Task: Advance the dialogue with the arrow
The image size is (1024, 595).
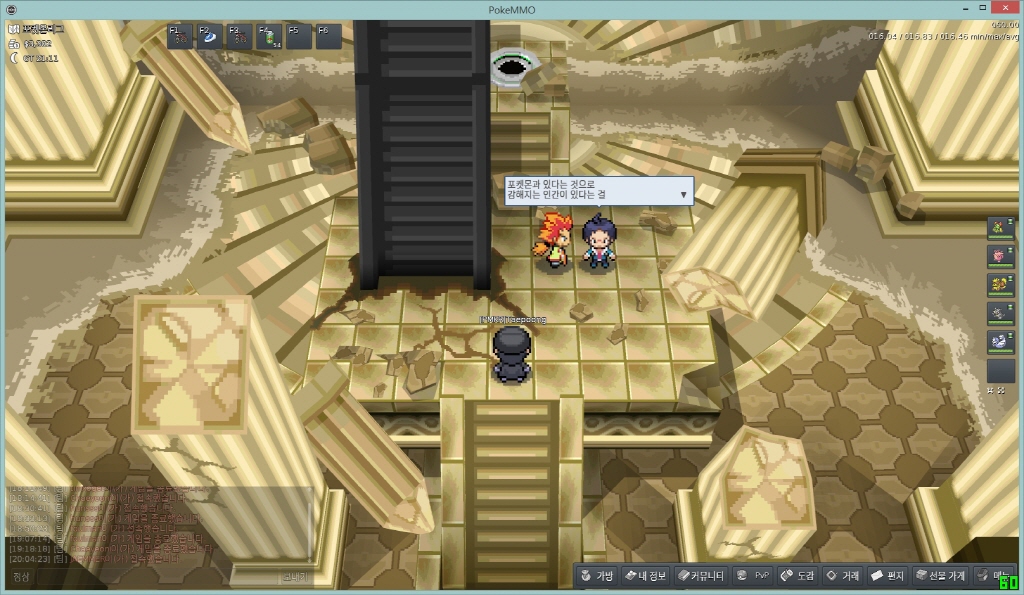Action: click(683, 194)
